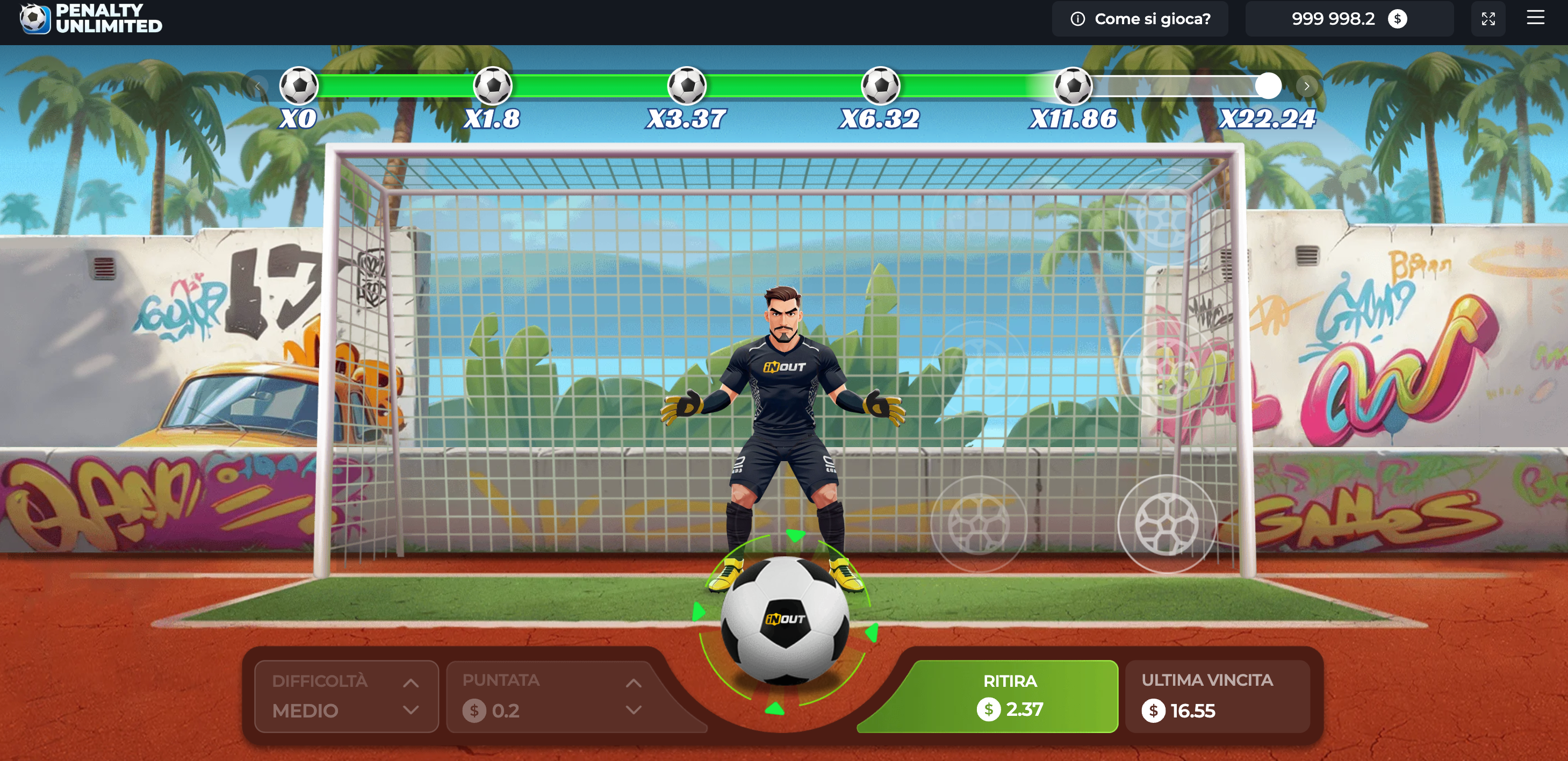This screenshot has height=761, width=1568.
Task: Click the Penalty Unlimited logo
Action: tap(91, 19)
